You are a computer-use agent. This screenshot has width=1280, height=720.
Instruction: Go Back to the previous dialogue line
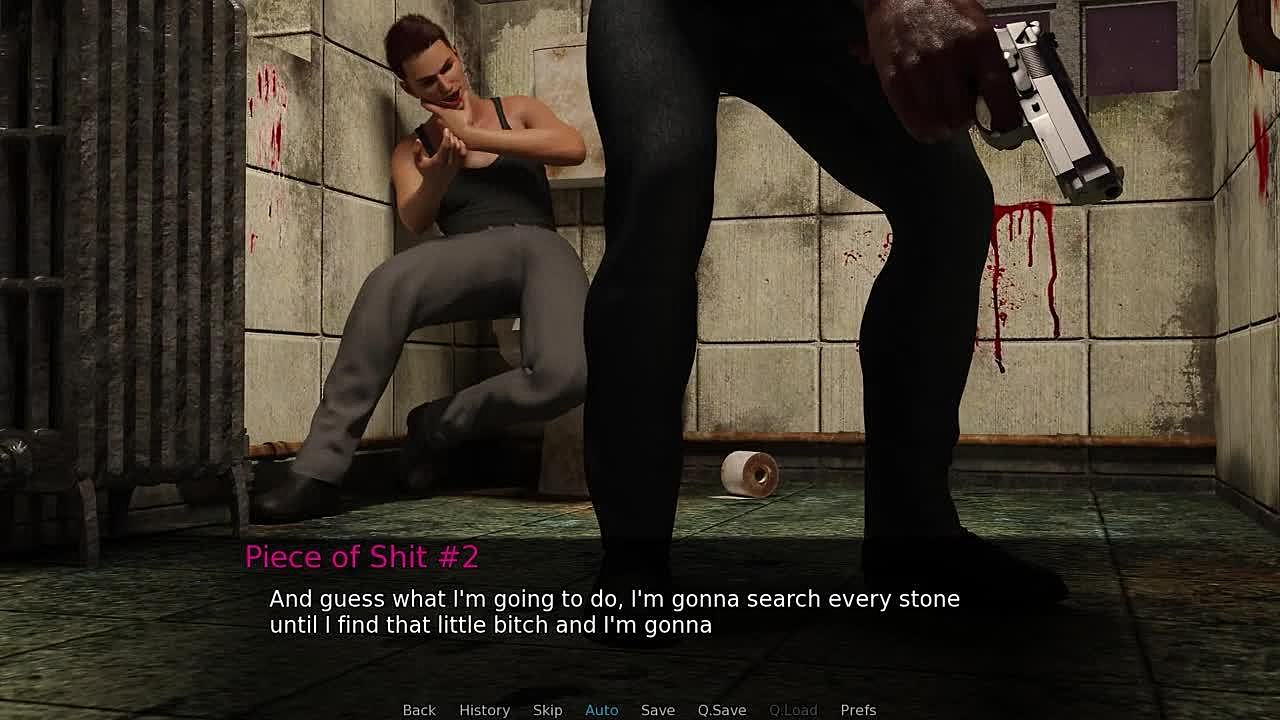[419, 710]
